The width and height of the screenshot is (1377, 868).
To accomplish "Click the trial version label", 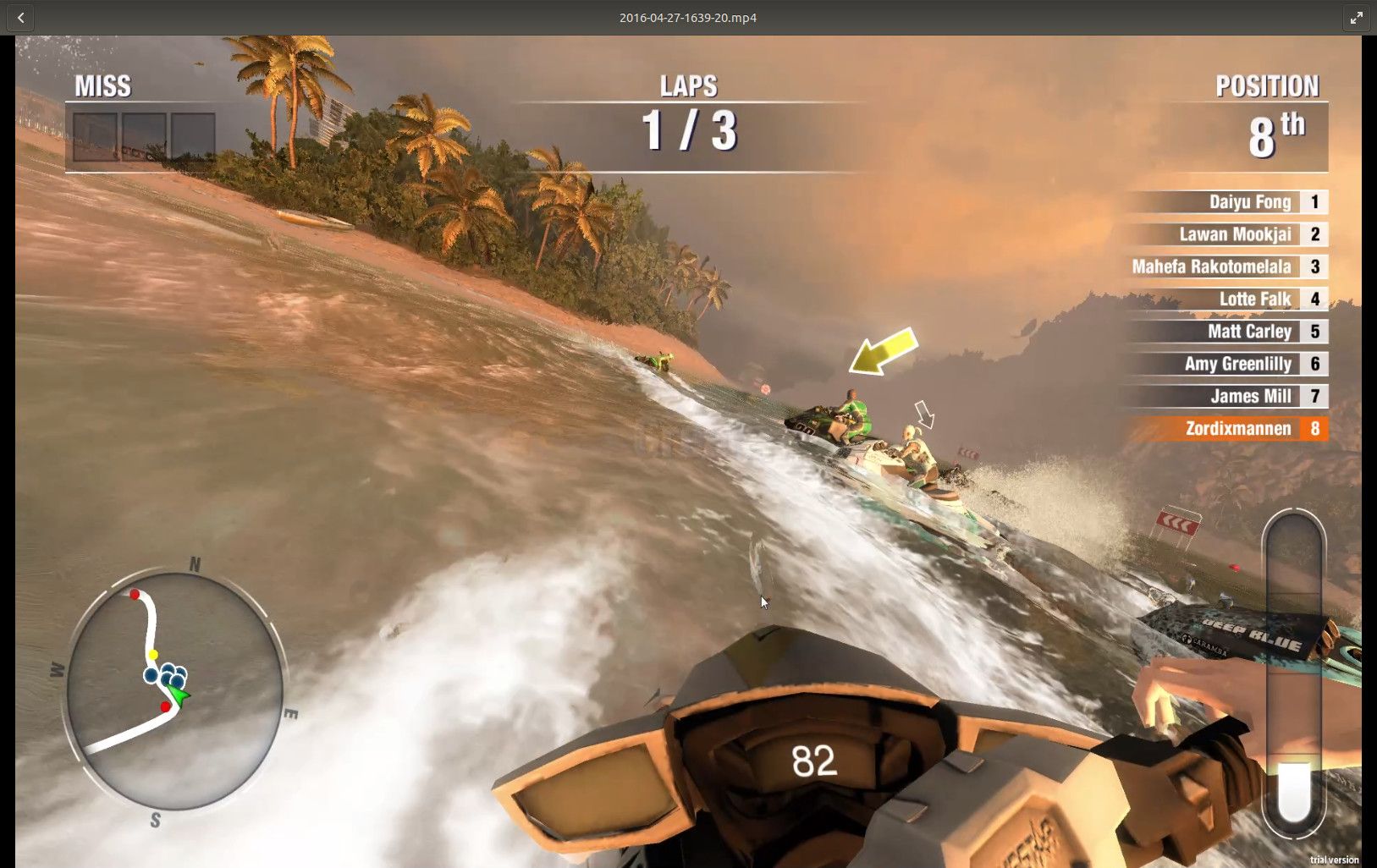I will click(x=1336, y=858).
